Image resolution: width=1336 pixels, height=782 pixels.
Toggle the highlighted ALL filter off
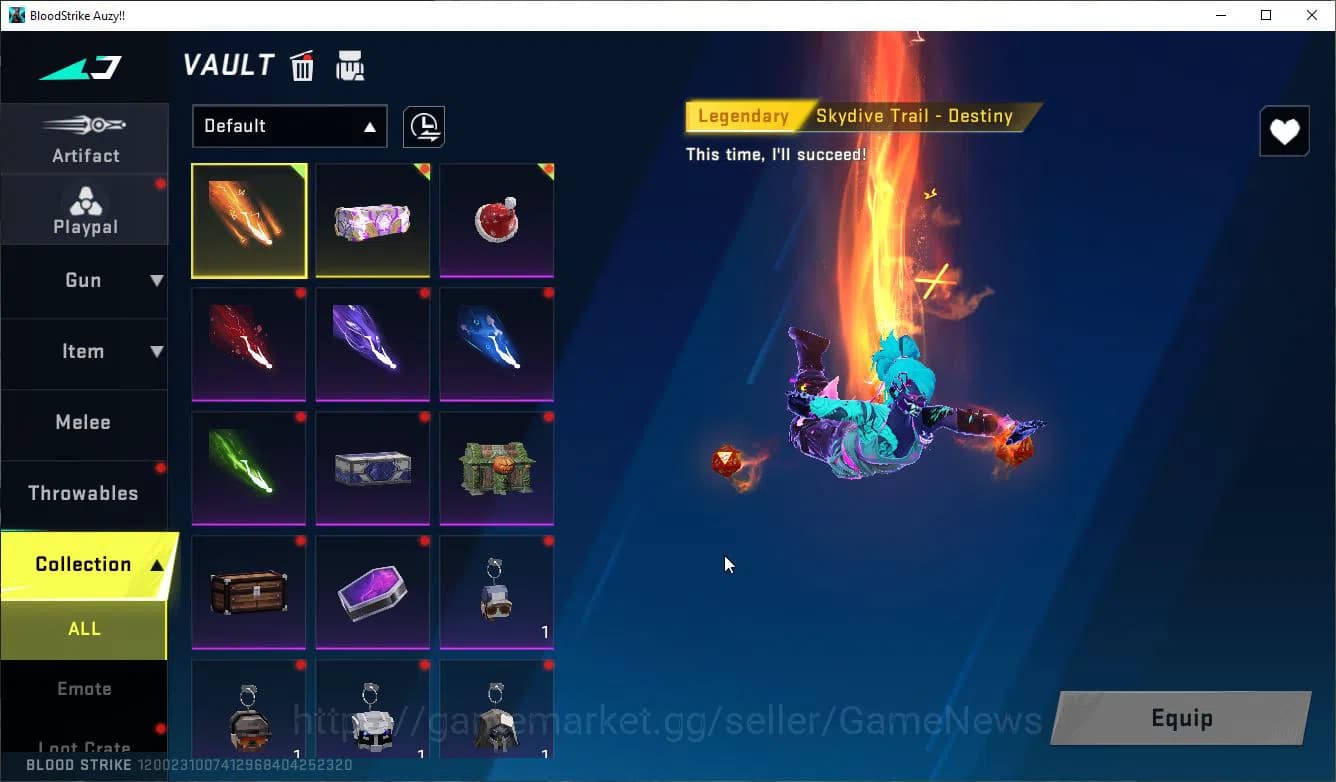coord(84,629)
